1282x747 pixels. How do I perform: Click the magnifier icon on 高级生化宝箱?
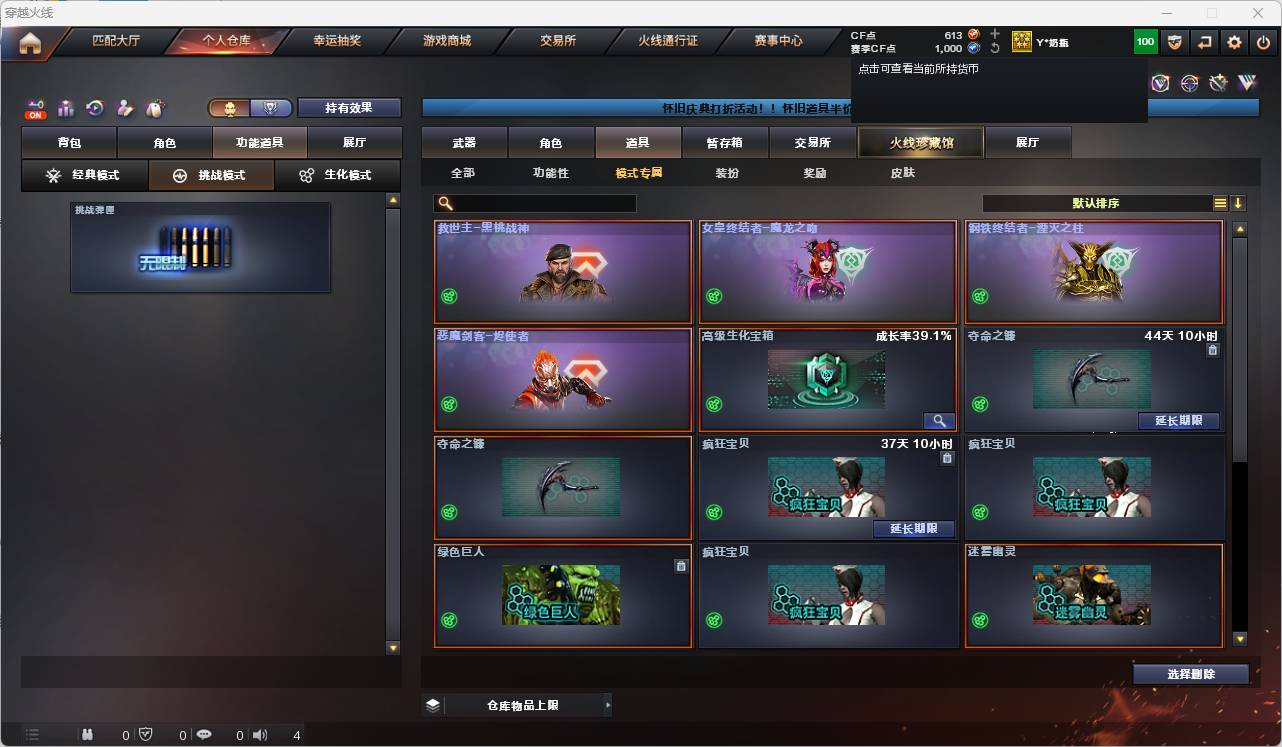938,420
